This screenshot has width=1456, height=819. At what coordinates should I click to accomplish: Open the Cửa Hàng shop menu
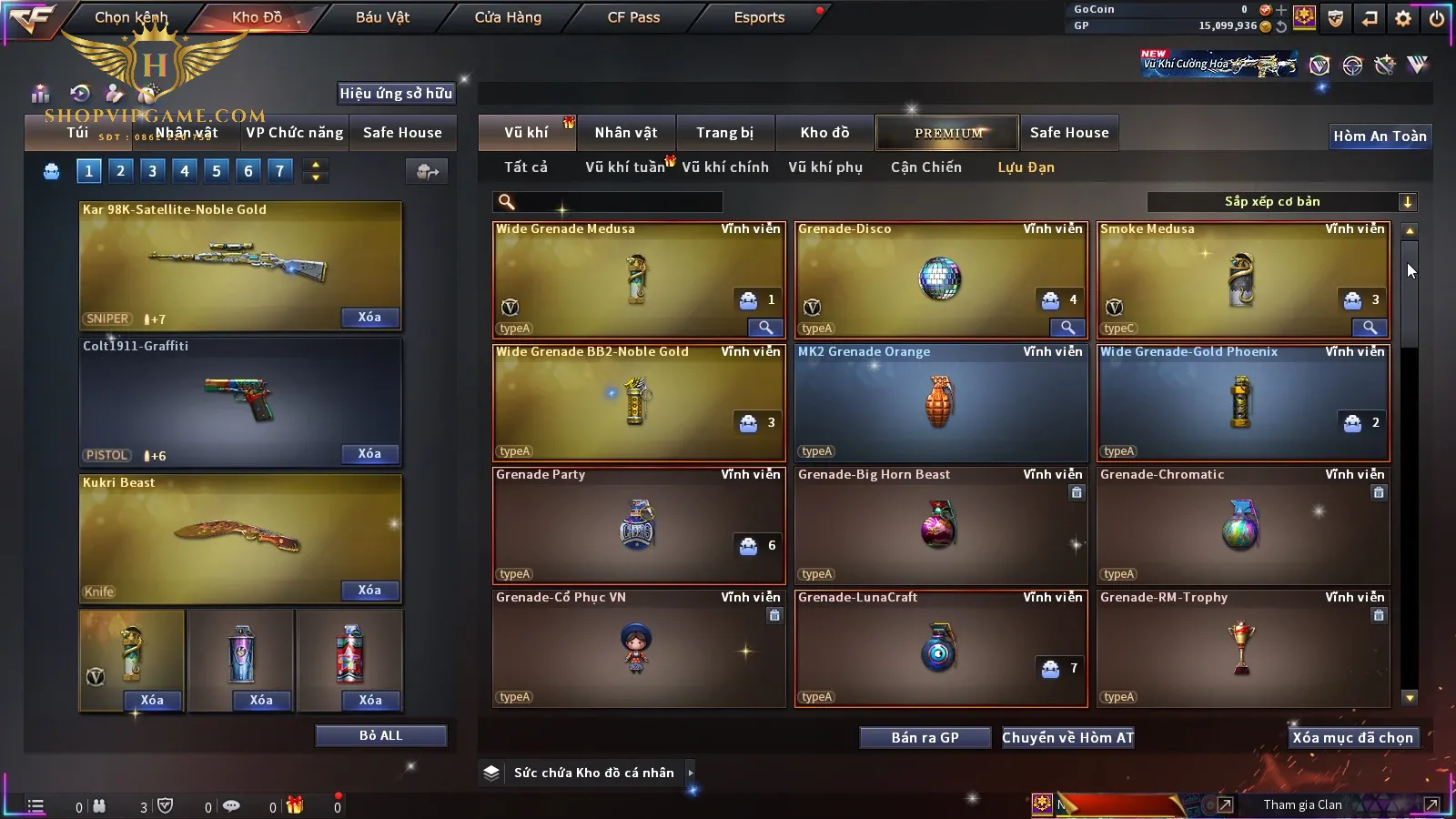click(x=508, y=17)
